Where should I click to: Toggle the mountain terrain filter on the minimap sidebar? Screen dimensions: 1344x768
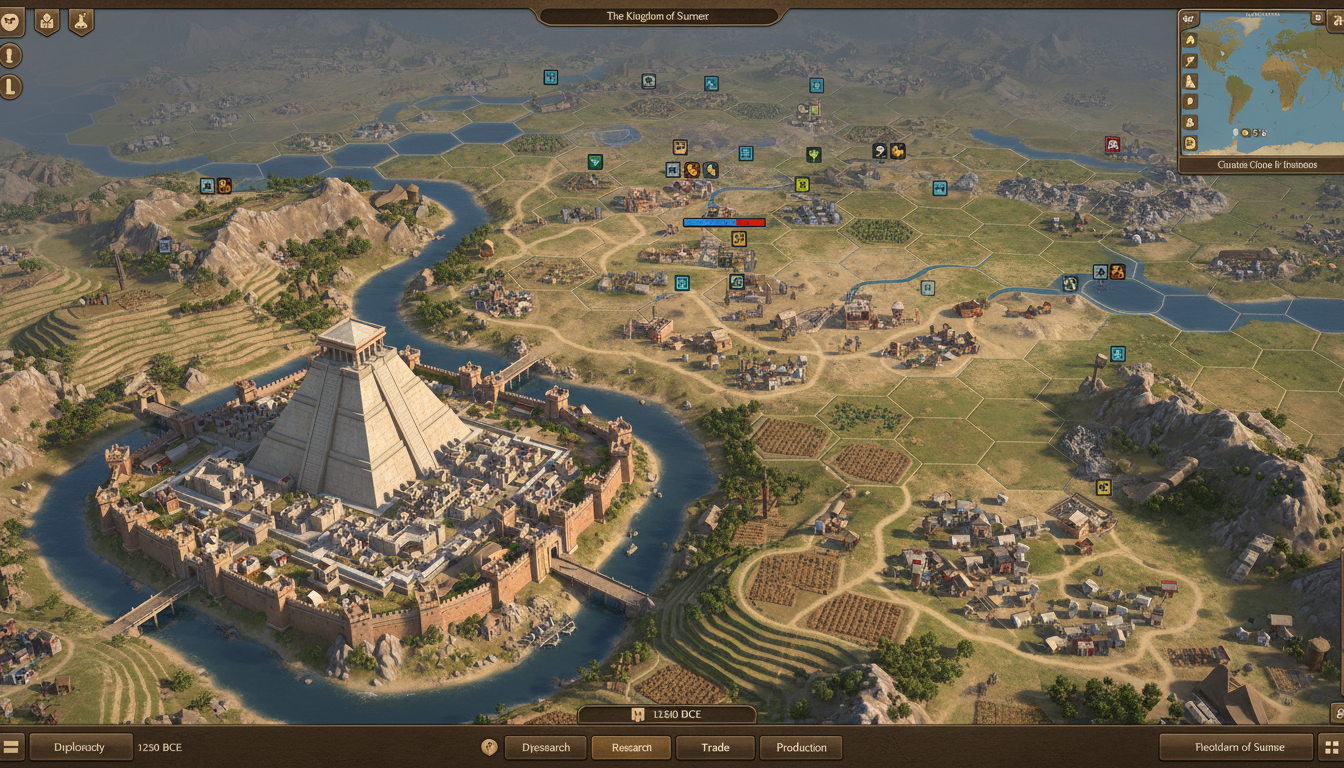click(1190, 81)
